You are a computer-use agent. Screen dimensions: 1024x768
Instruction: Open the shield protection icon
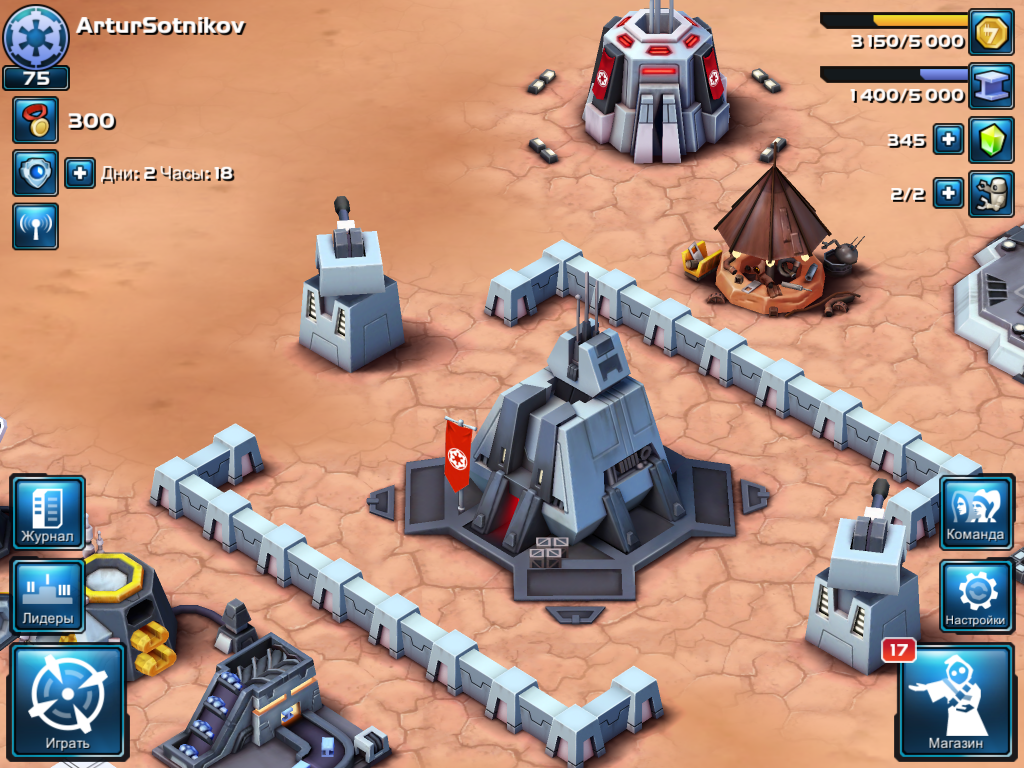coord(35,173)
